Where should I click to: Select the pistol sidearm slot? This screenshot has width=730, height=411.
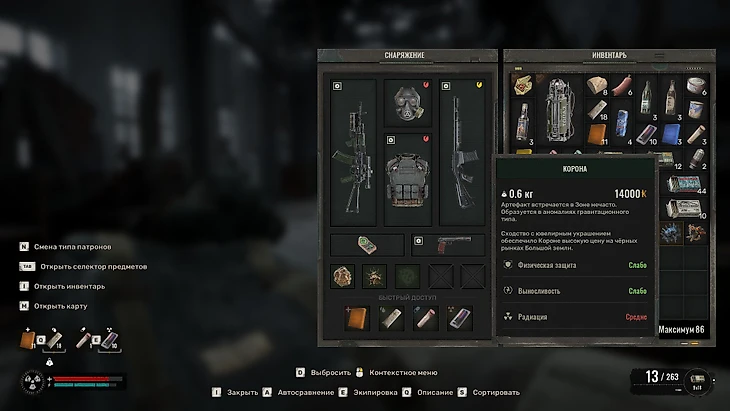tap(447, 244)
